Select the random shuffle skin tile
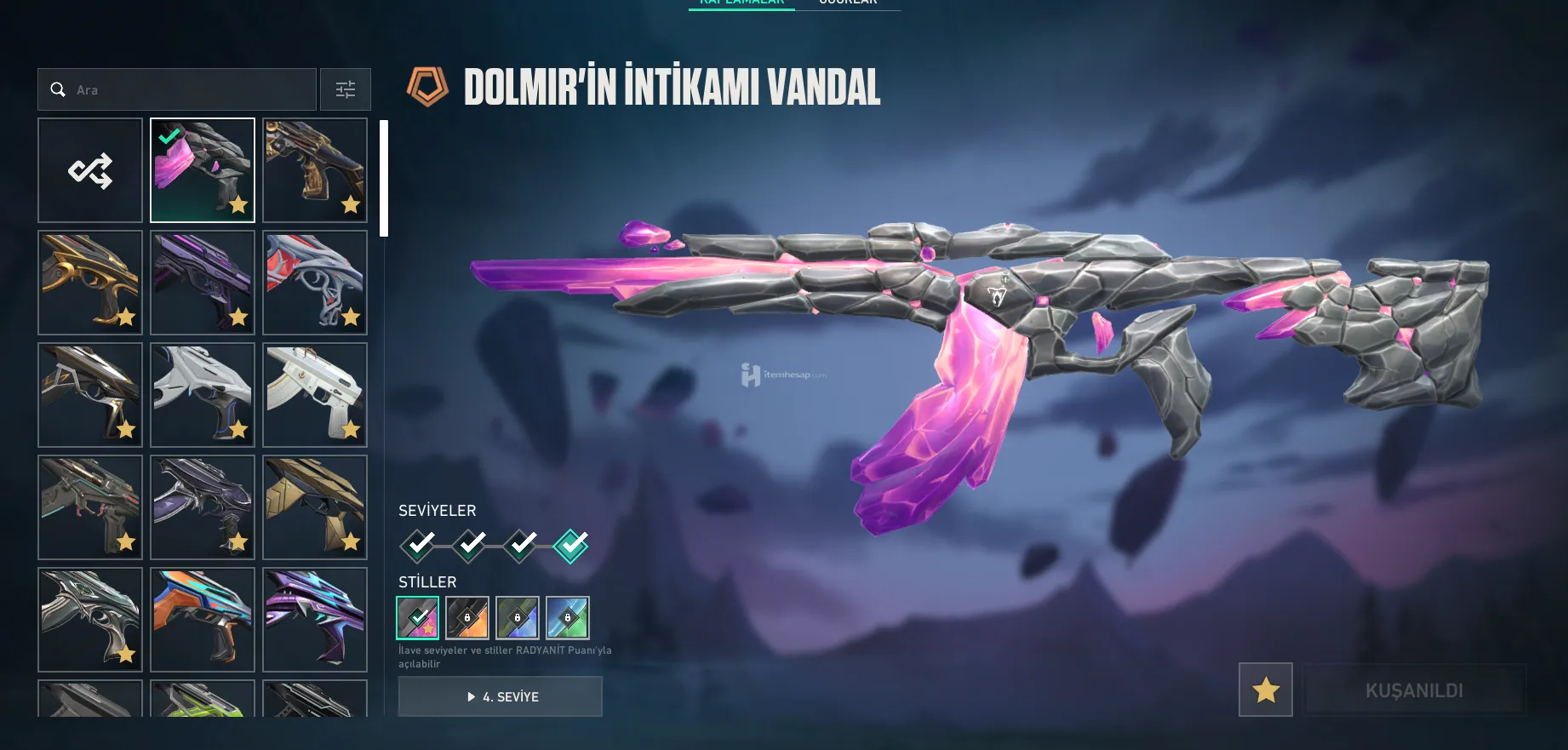Viewport: 1568px width, 750px height. click(x=90, y=170)
